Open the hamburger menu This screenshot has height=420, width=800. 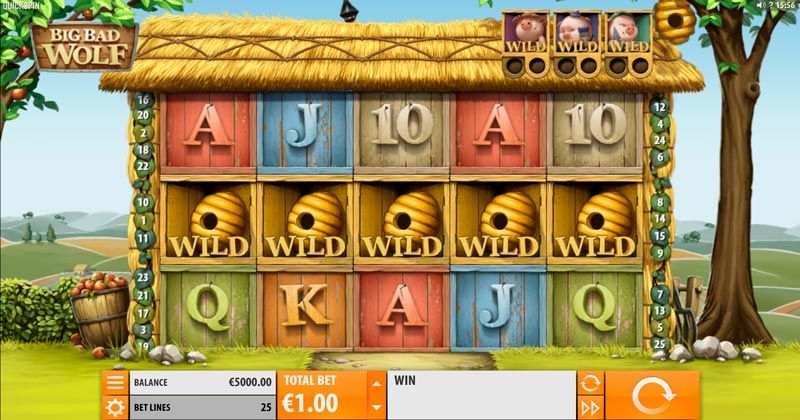115,382
